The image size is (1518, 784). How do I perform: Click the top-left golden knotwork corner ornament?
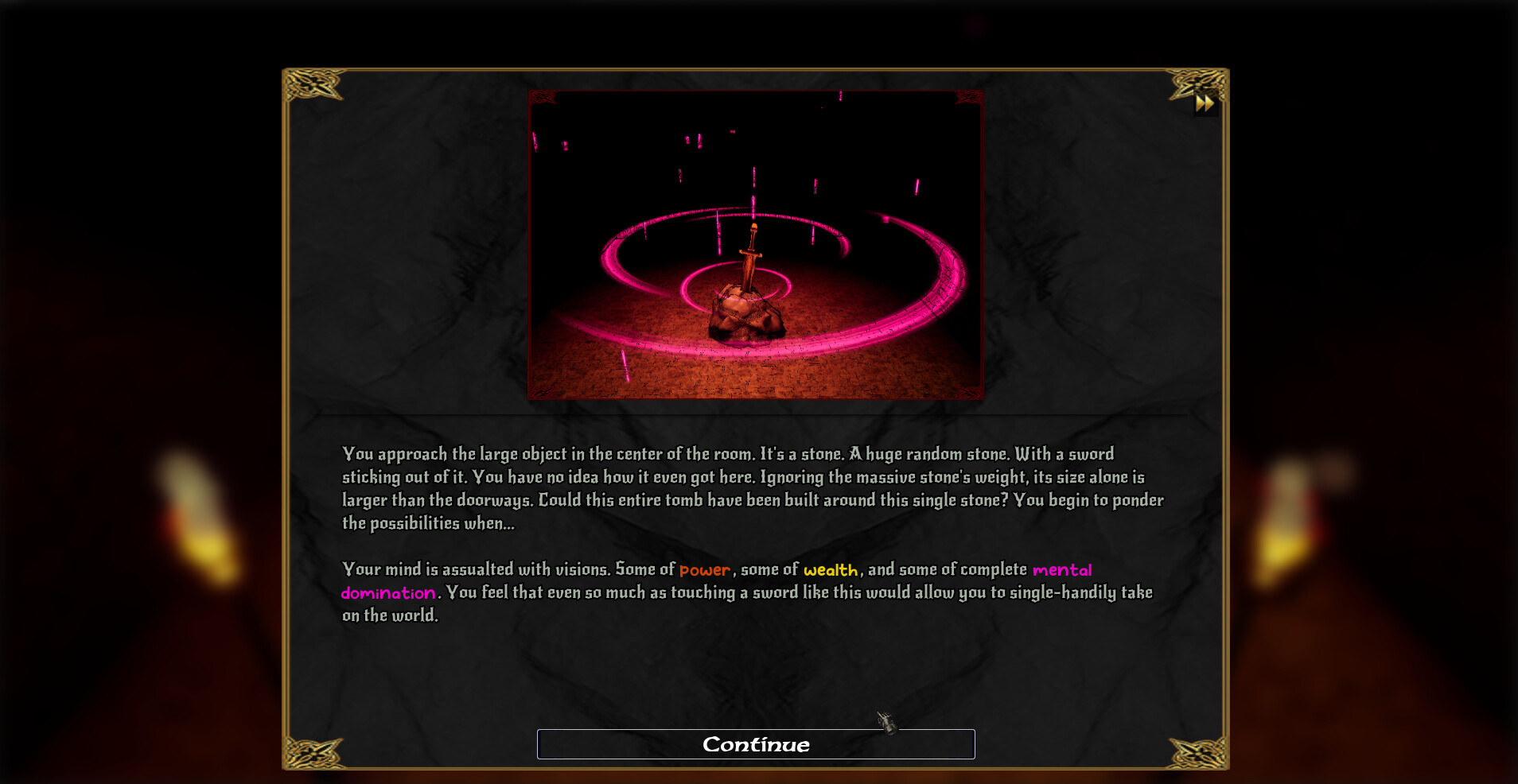coord(314,82)
